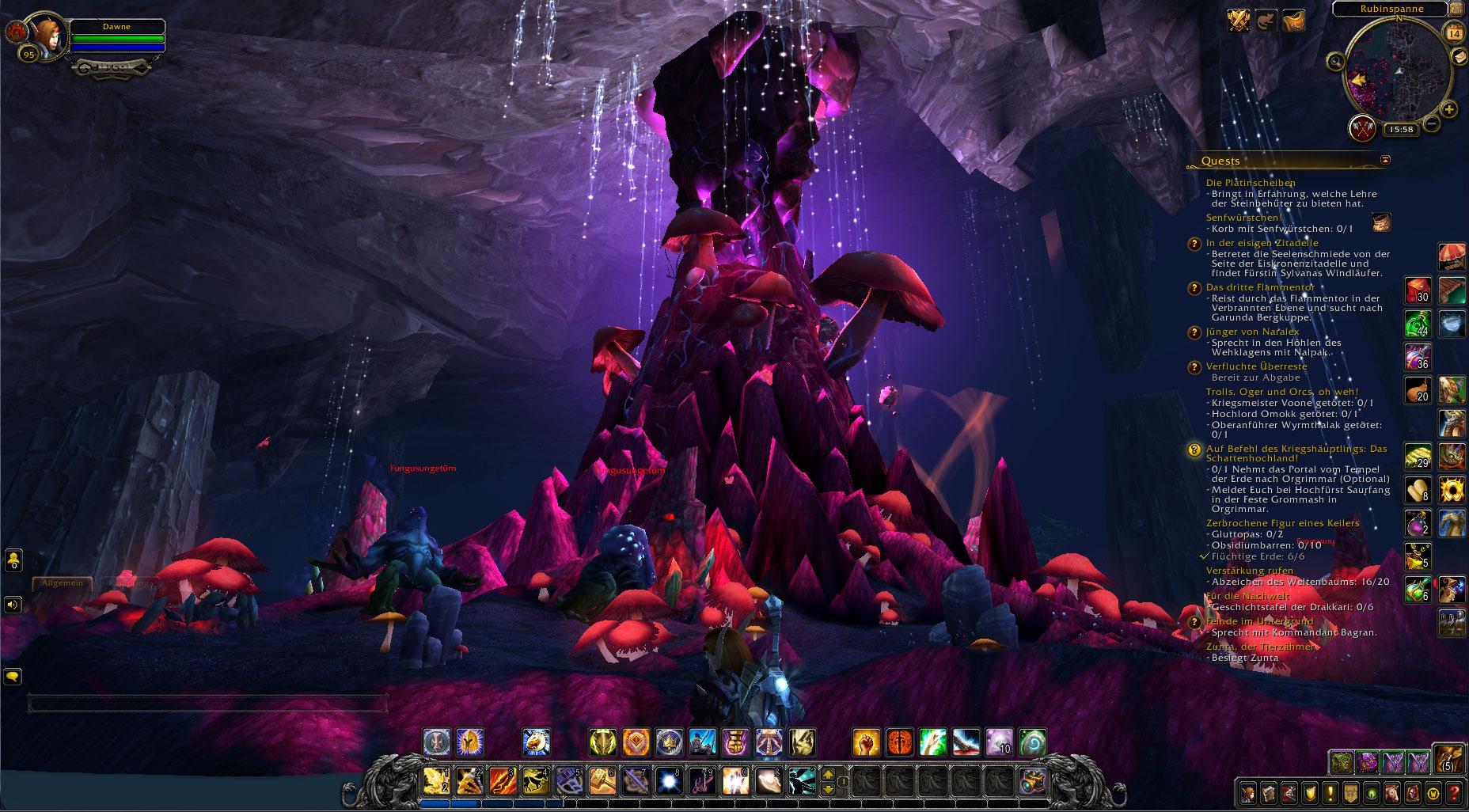Collapse the Quests tracker panel
The height and width of the screenshot is (812, 1469).
pyautogui.click(x=1385, y=160)
